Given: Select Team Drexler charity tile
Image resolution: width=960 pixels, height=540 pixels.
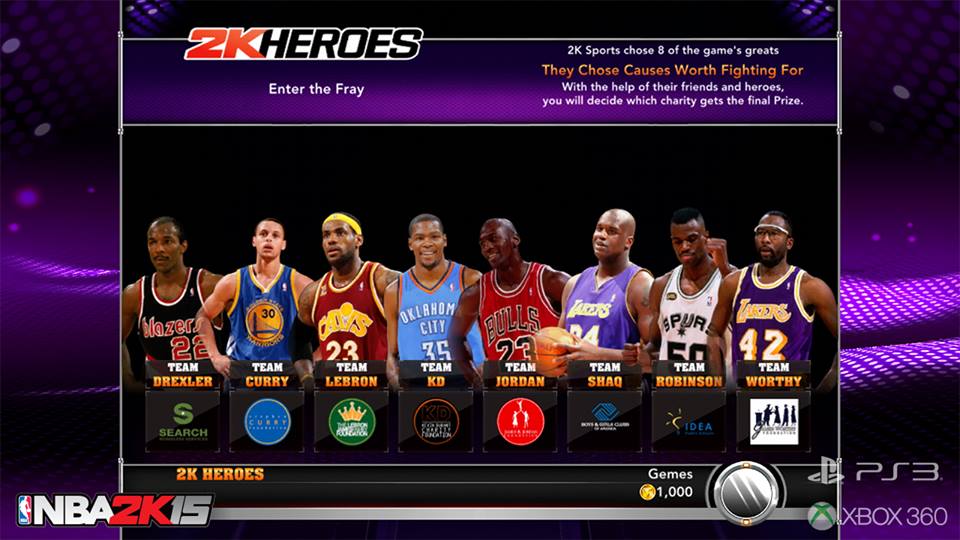Looking at the screenshot, I should 183,421.
